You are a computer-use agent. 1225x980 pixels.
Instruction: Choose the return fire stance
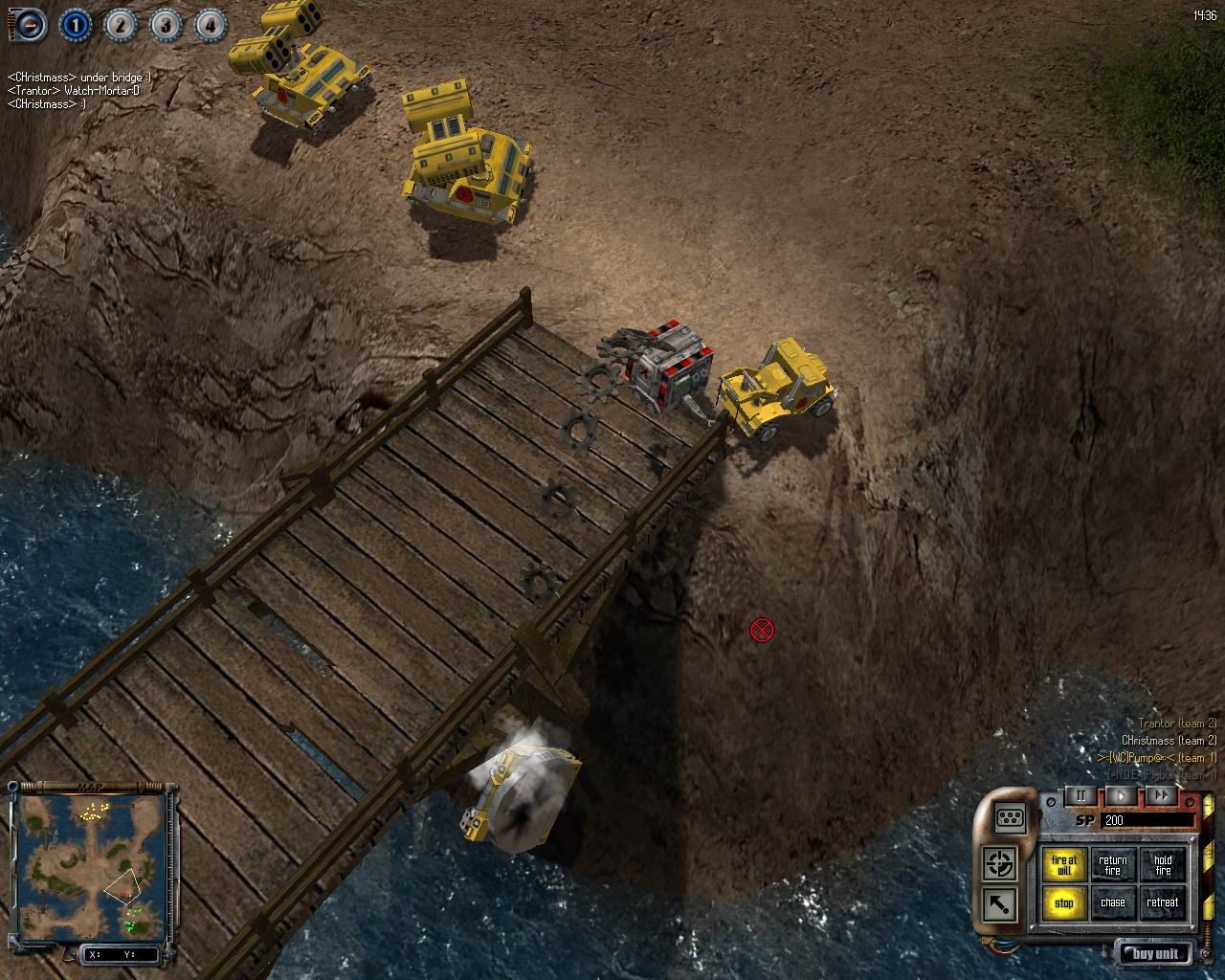(x=1113, y=865)
